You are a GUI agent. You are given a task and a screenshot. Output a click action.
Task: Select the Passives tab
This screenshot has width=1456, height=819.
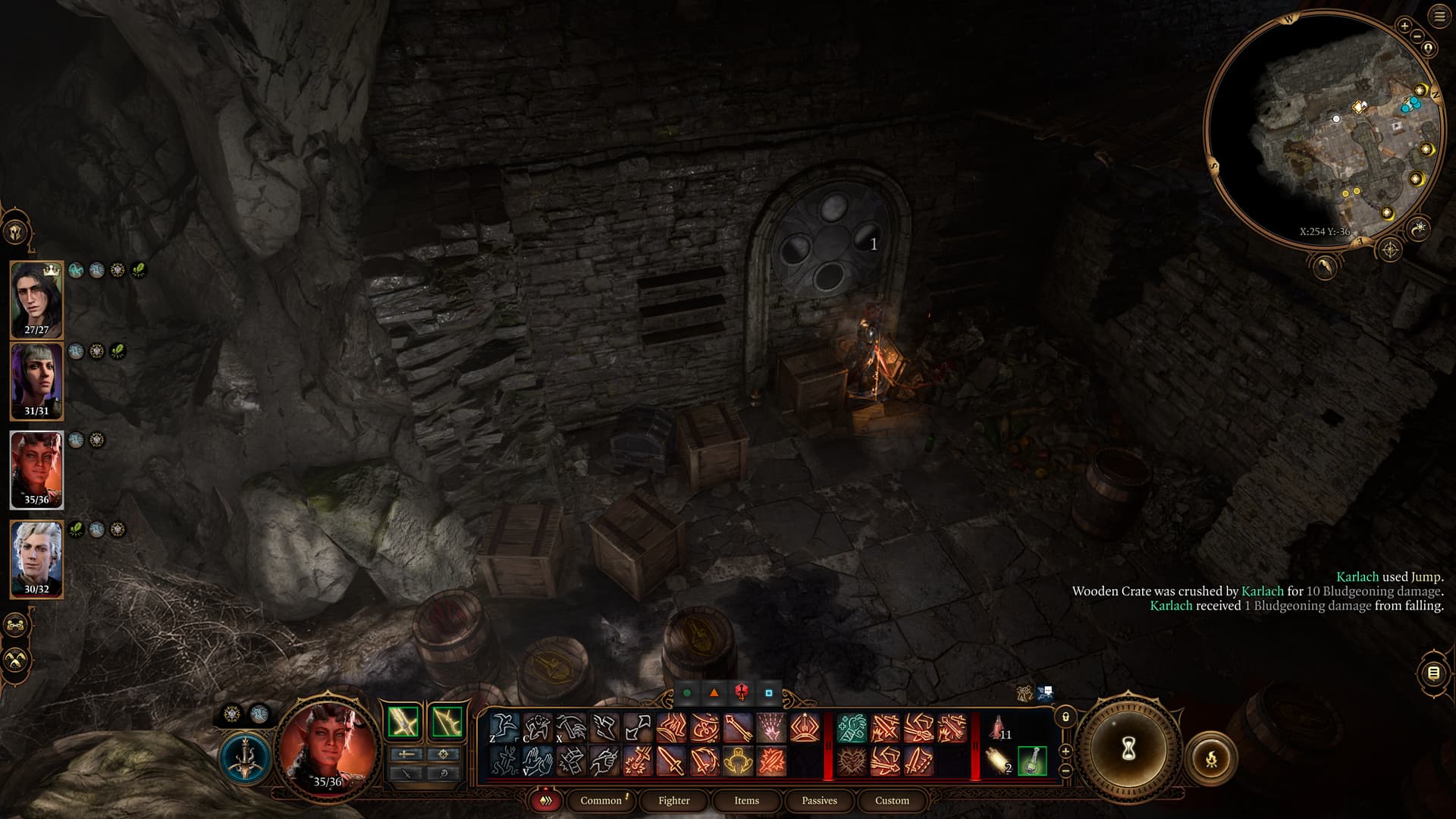click(x=819, y=800)
